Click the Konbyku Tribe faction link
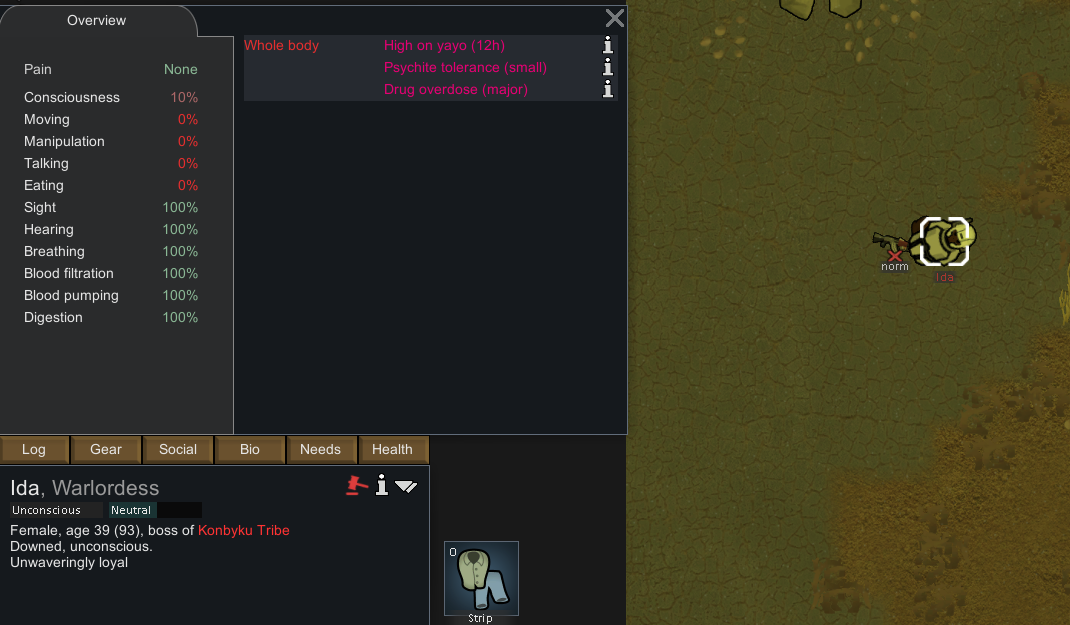Image resolution: width=1070 pixels, height=625 pixels. pyautogui.click(x=243, y=530)
